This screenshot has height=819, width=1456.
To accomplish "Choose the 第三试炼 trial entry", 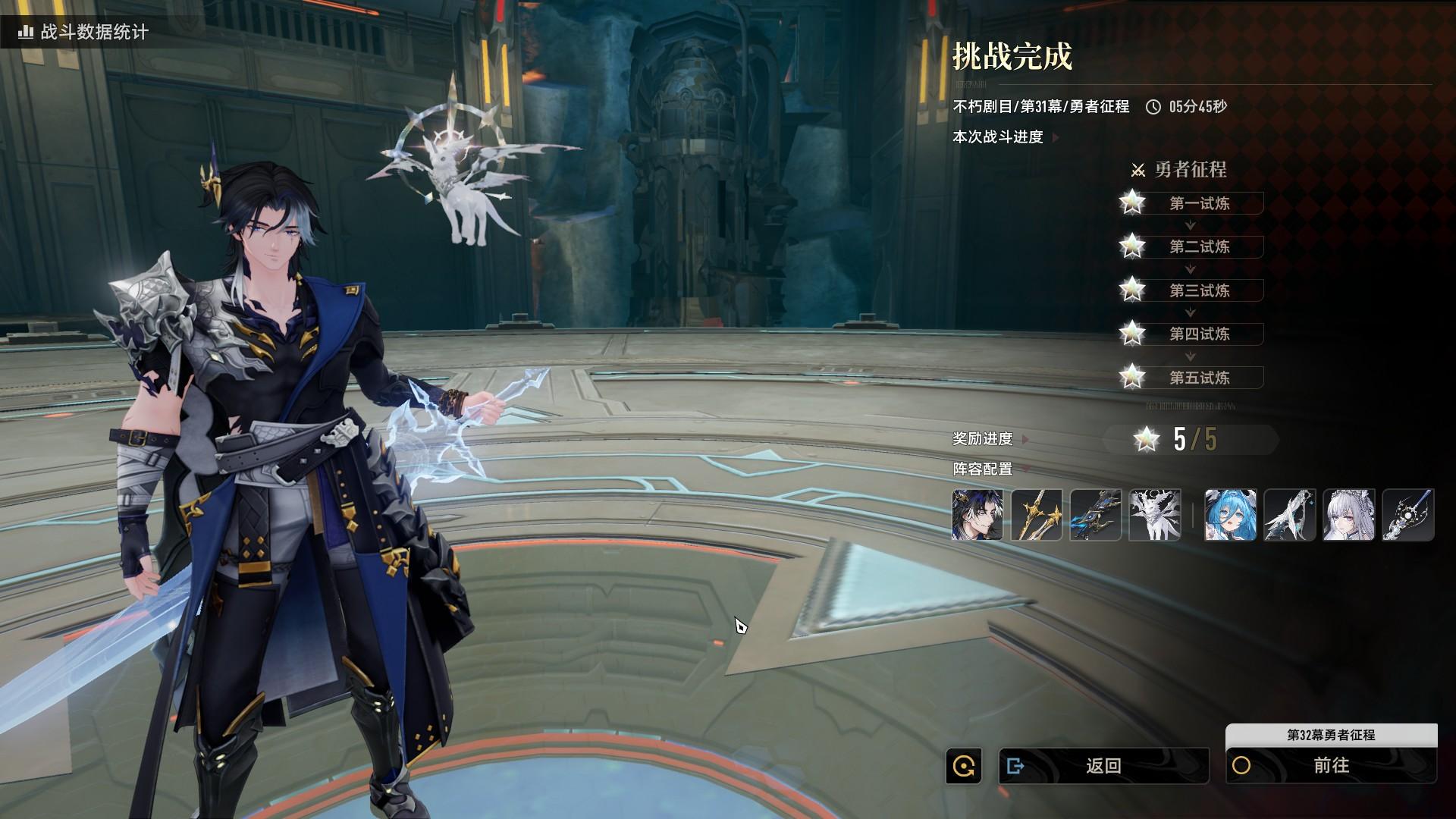I will [1199, 290].
